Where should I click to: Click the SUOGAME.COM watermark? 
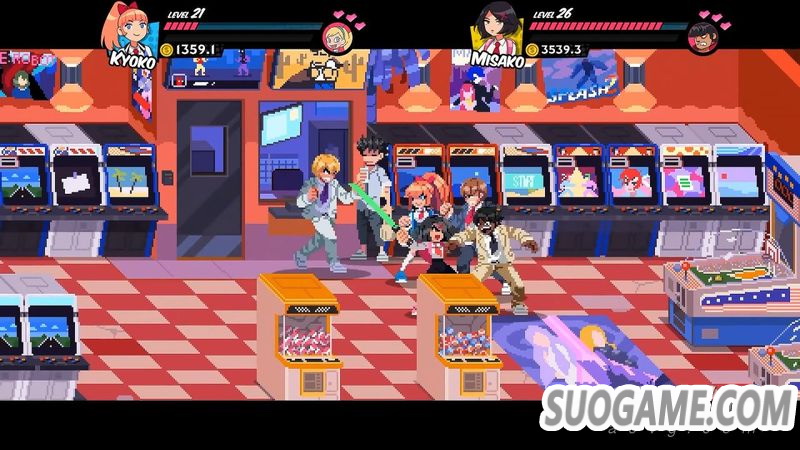(x=669, y=407)
